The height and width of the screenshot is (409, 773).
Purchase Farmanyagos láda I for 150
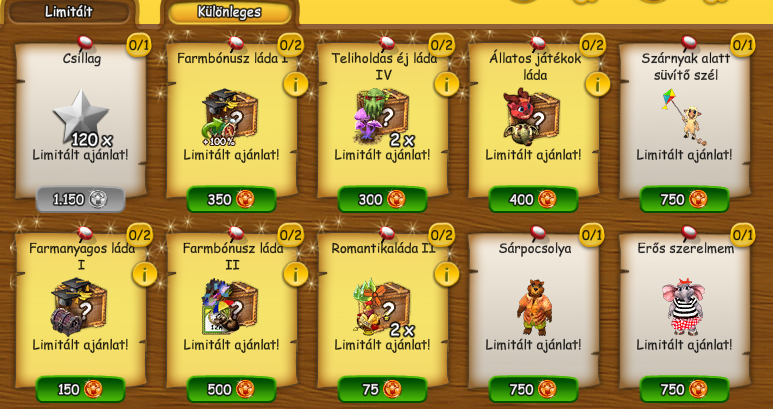(80, 389)
